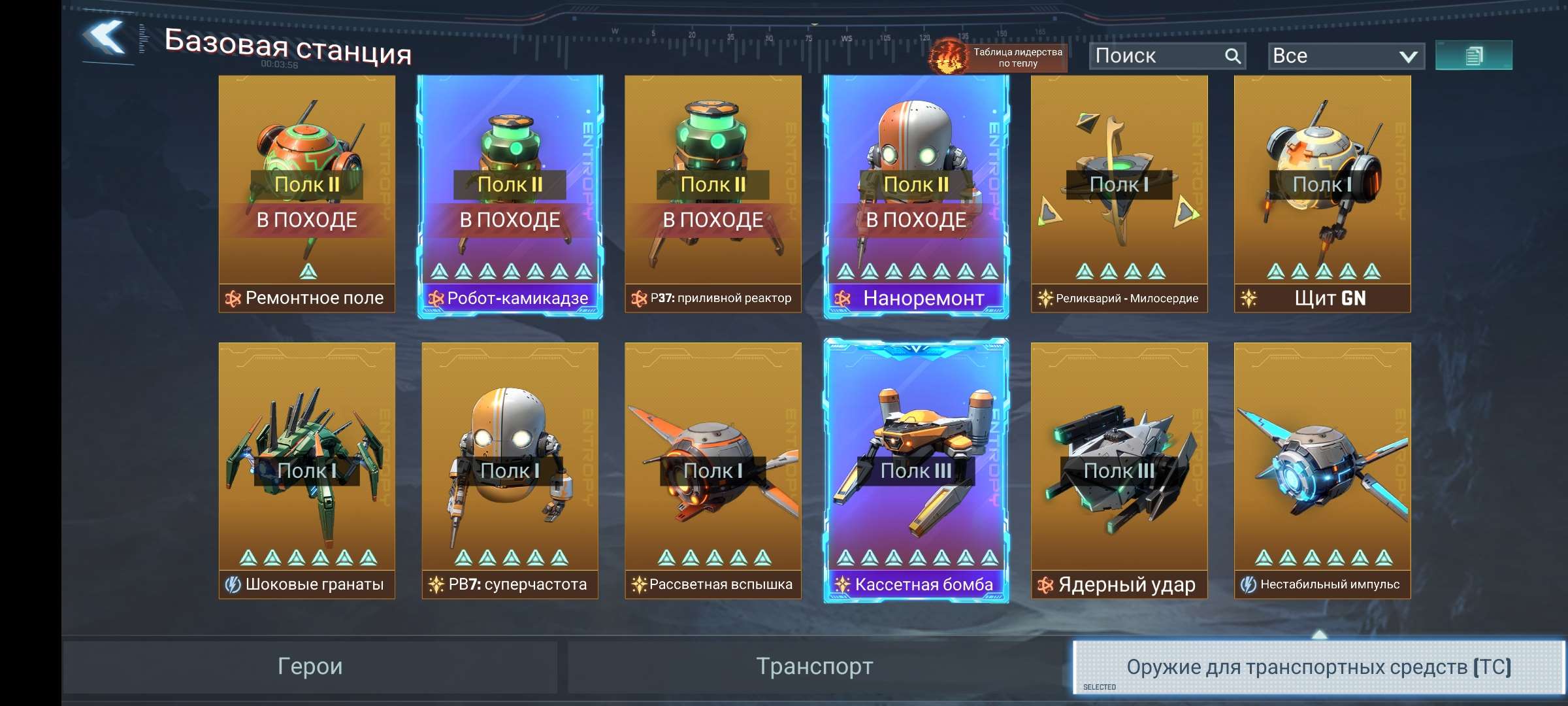Select the Оружие для транспортных средств tab
Viewport: 1568px width, 706px height.
point(1318,667)
